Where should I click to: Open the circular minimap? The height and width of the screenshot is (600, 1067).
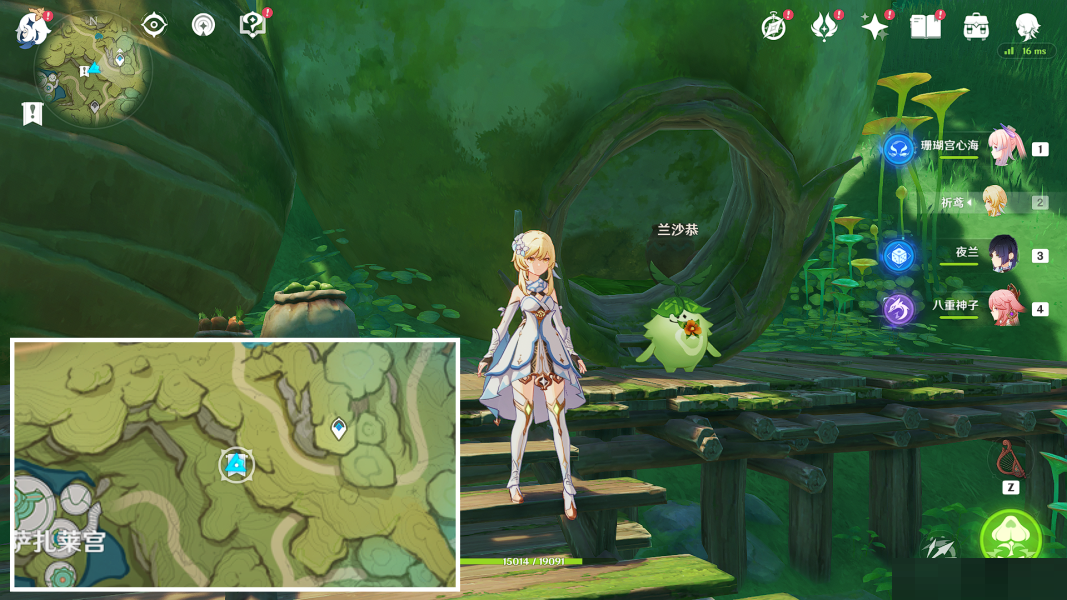point(93,70)
